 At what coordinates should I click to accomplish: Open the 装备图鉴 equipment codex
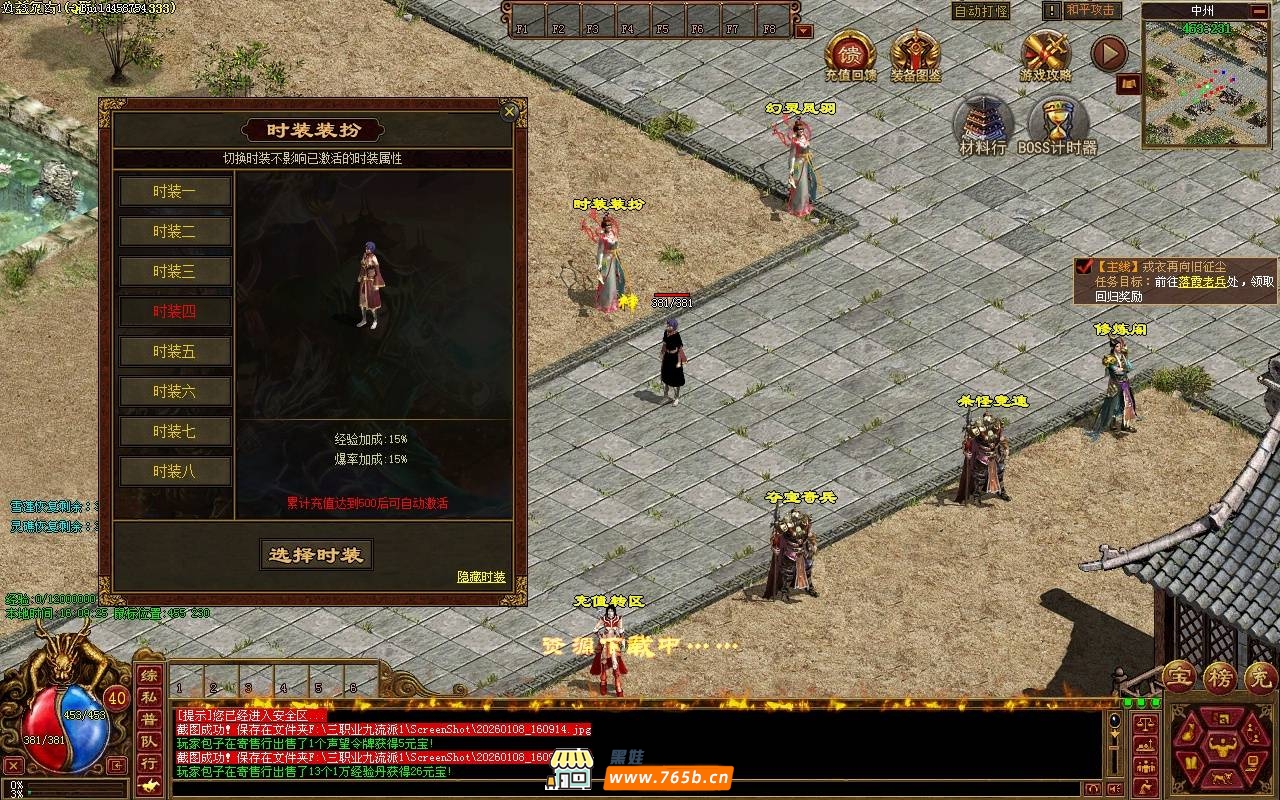914,55
